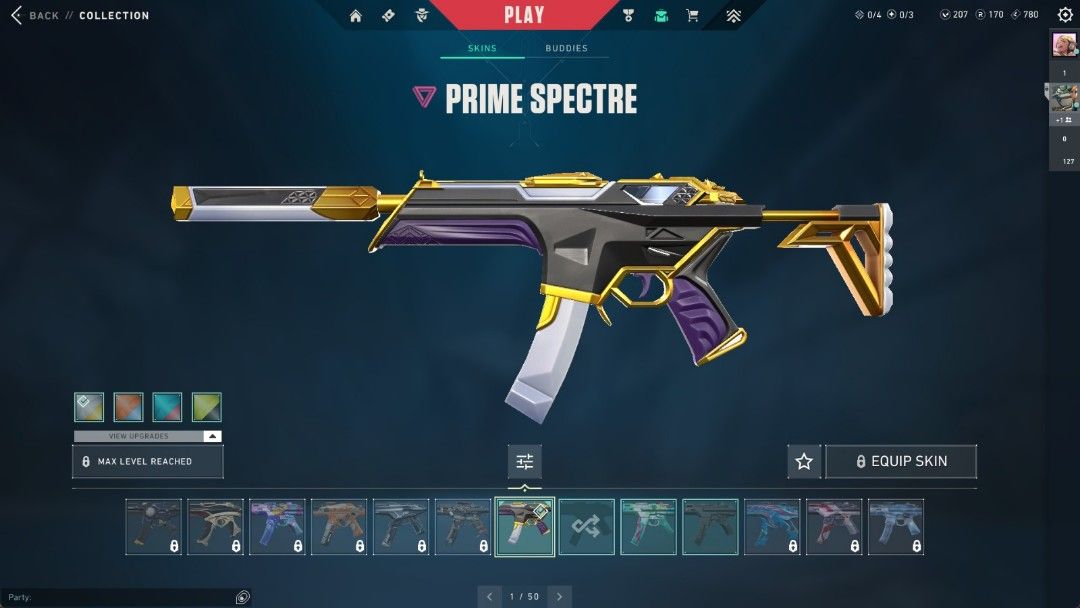Viewport: 1080px width, 608px height.
Task: Go back to the Collection screen
Action: [35, 16]
